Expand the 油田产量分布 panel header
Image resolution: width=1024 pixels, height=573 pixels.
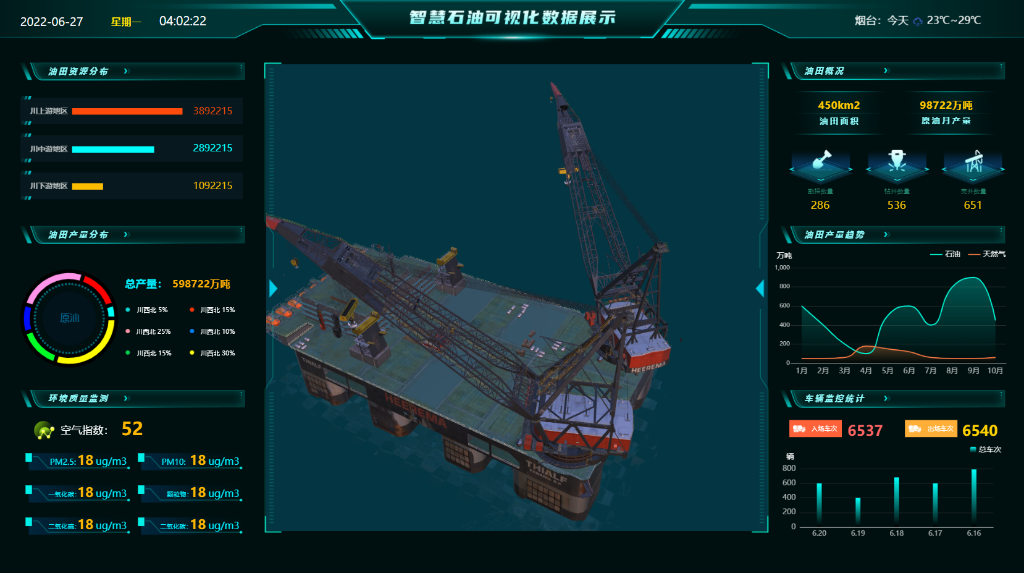click(x=125, y=234)
